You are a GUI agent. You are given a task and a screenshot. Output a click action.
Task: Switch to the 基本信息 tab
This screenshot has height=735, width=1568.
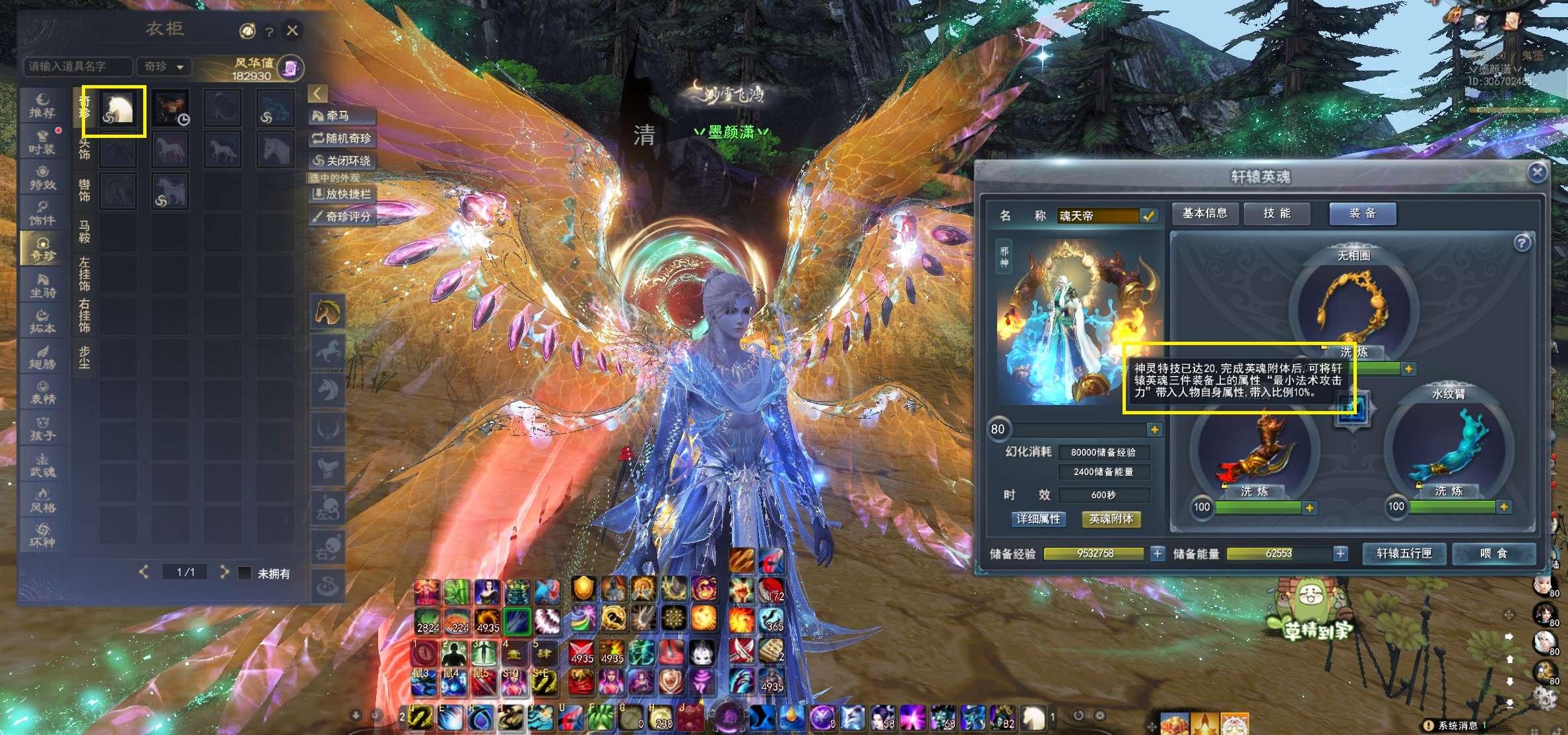pyautogui.click(x=1204, y=213)
